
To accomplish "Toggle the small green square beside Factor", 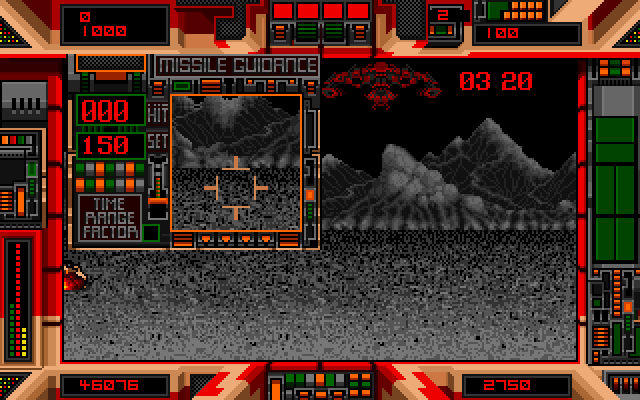I will [x=151, y=232].
